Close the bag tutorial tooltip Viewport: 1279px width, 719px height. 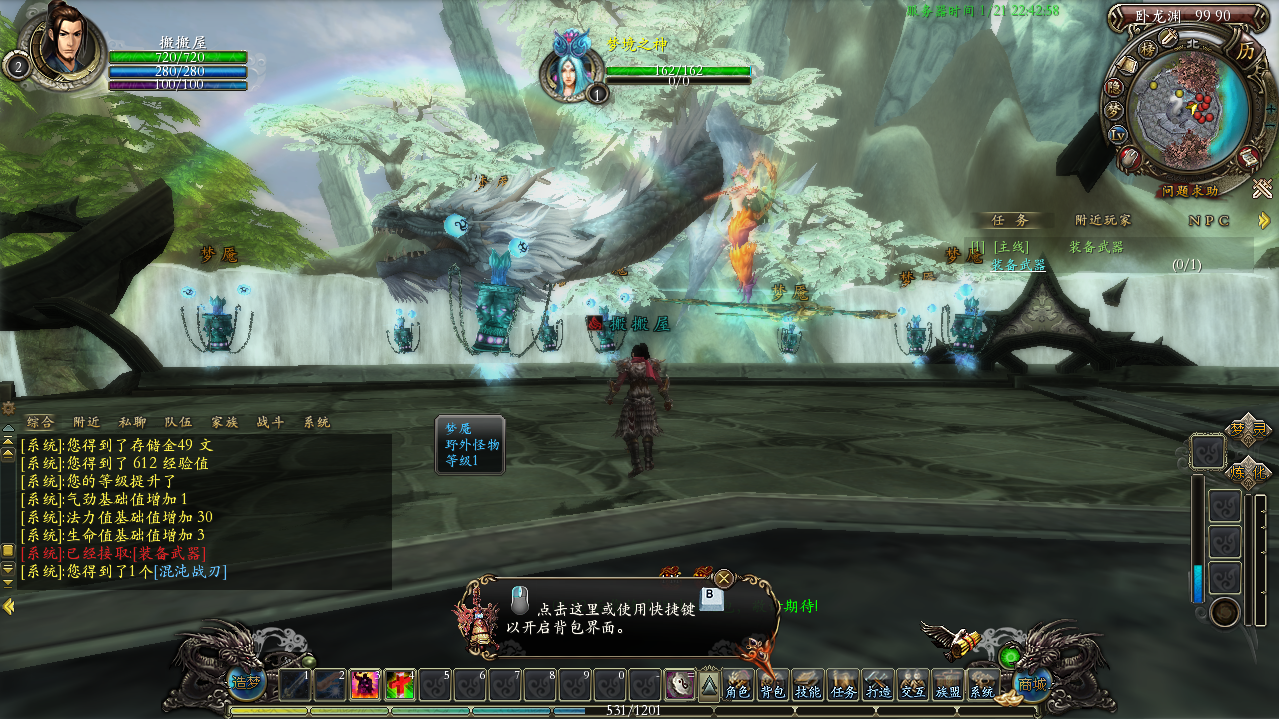[724, 578]
